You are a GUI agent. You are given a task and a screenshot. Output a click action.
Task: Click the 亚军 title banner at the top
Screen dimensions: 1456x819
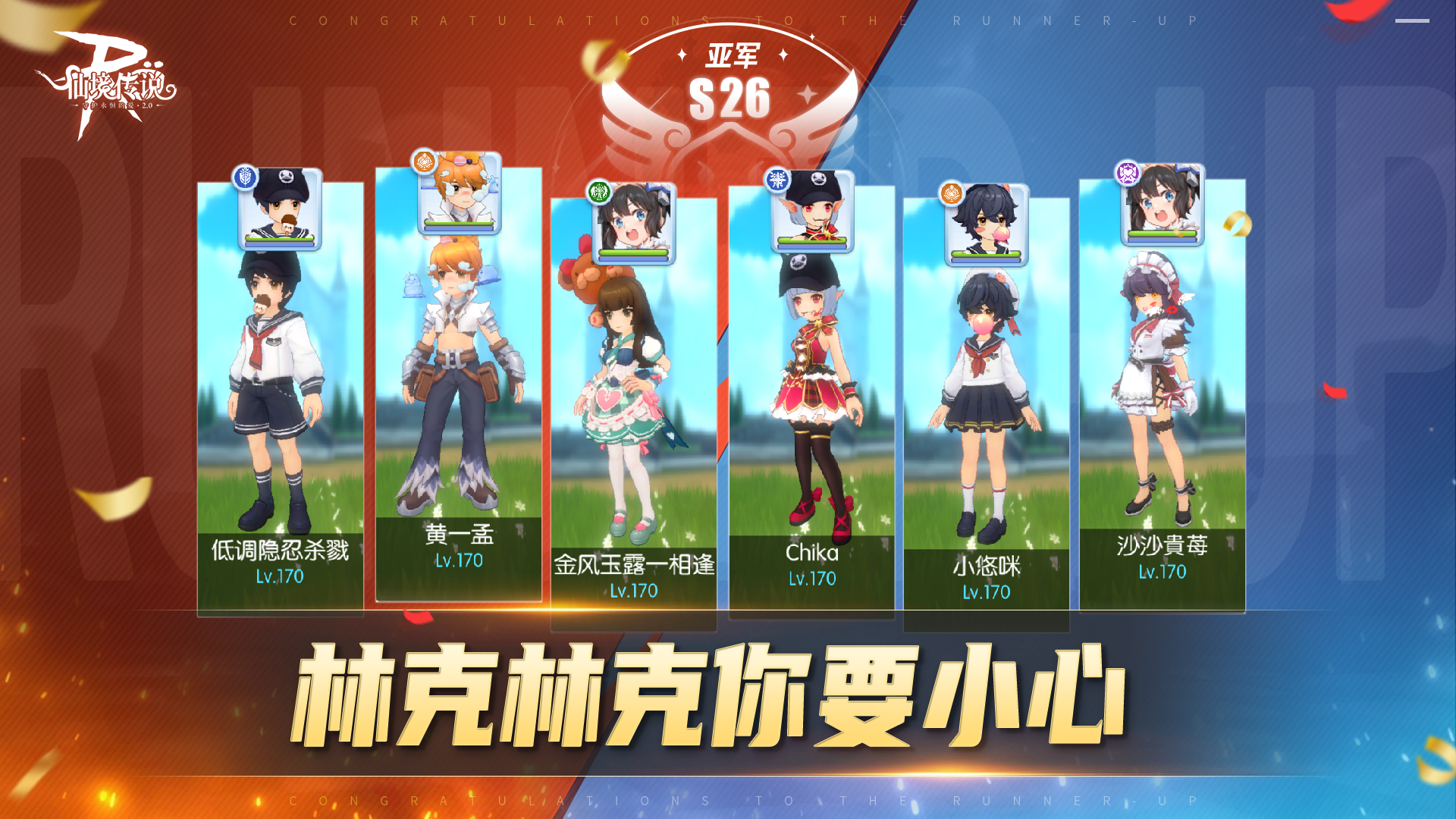(732, 53)
